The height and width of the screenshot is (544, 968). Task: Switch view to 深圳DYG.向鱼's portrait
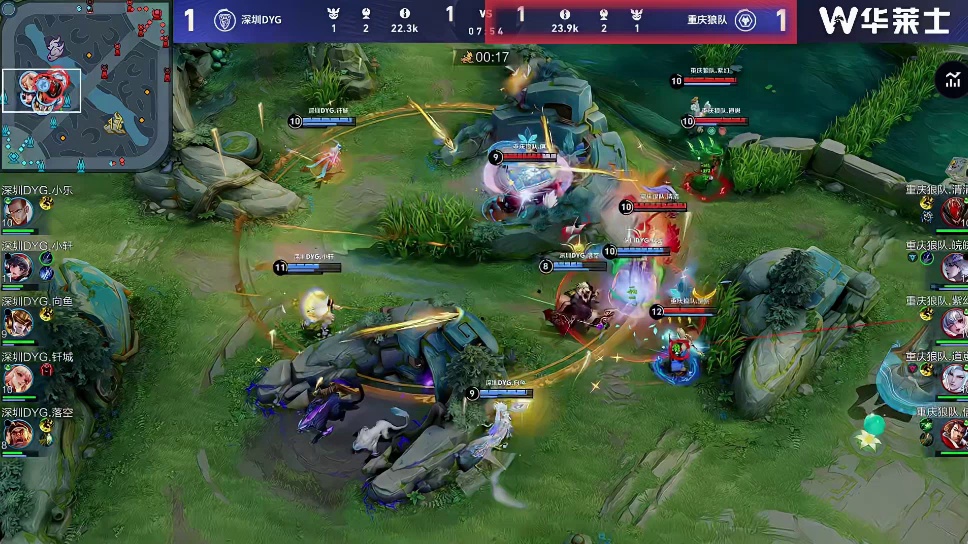point(19,322)
